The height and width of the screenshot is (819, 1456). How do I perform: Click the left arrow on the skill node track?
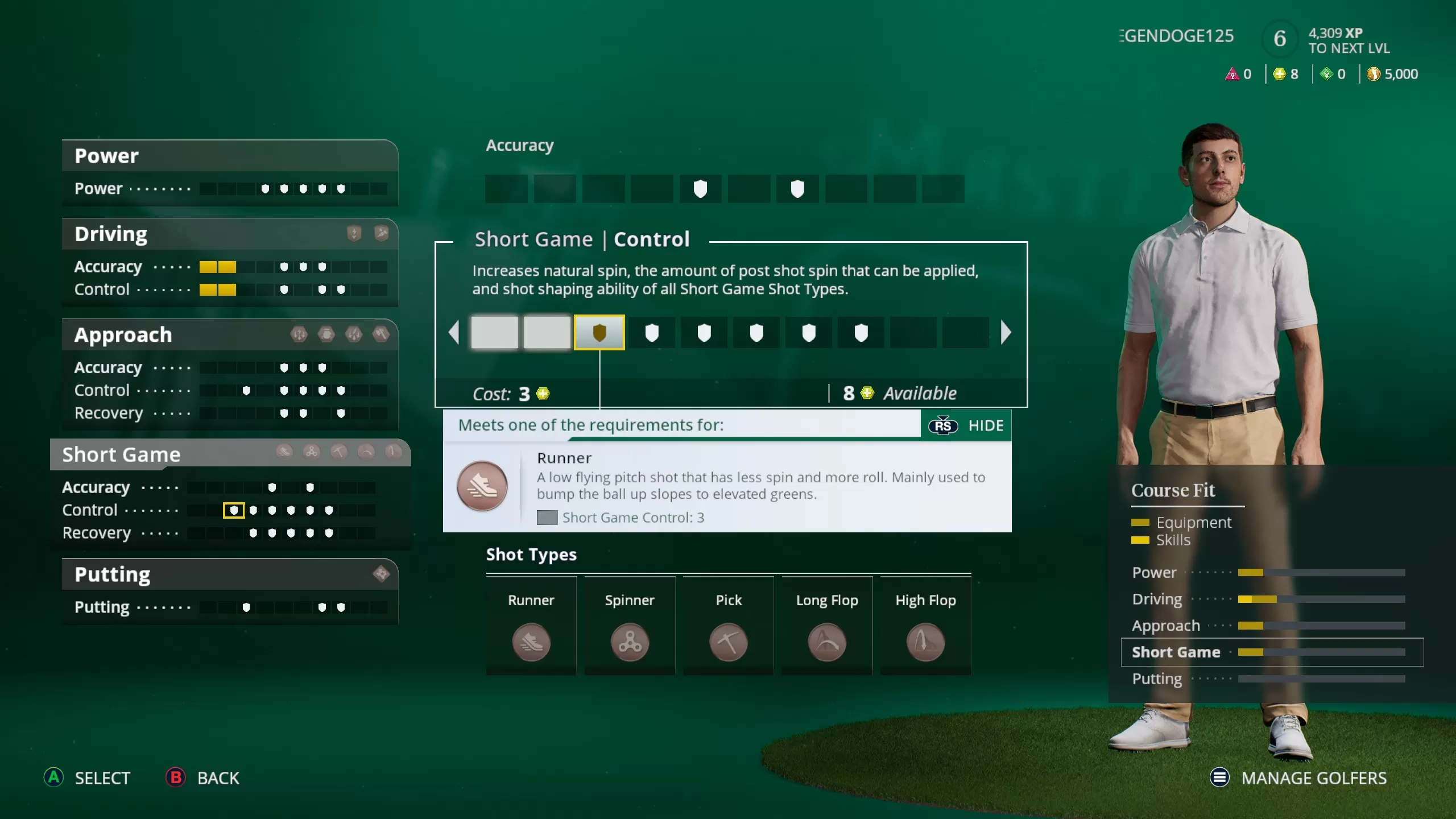click(x=453, y=333)
